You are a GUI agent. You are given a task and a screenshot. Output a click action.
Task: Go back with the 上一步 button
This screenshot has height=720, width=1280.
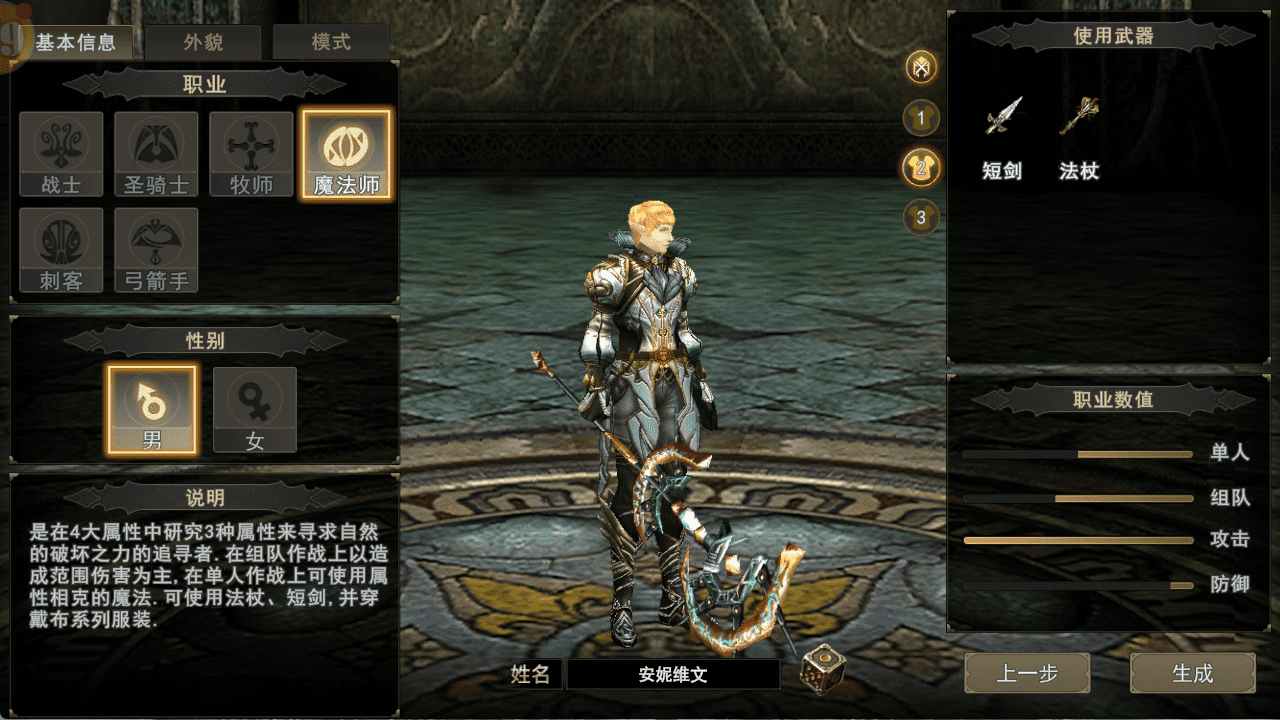pyautogui.click(x=1027, y=673)
